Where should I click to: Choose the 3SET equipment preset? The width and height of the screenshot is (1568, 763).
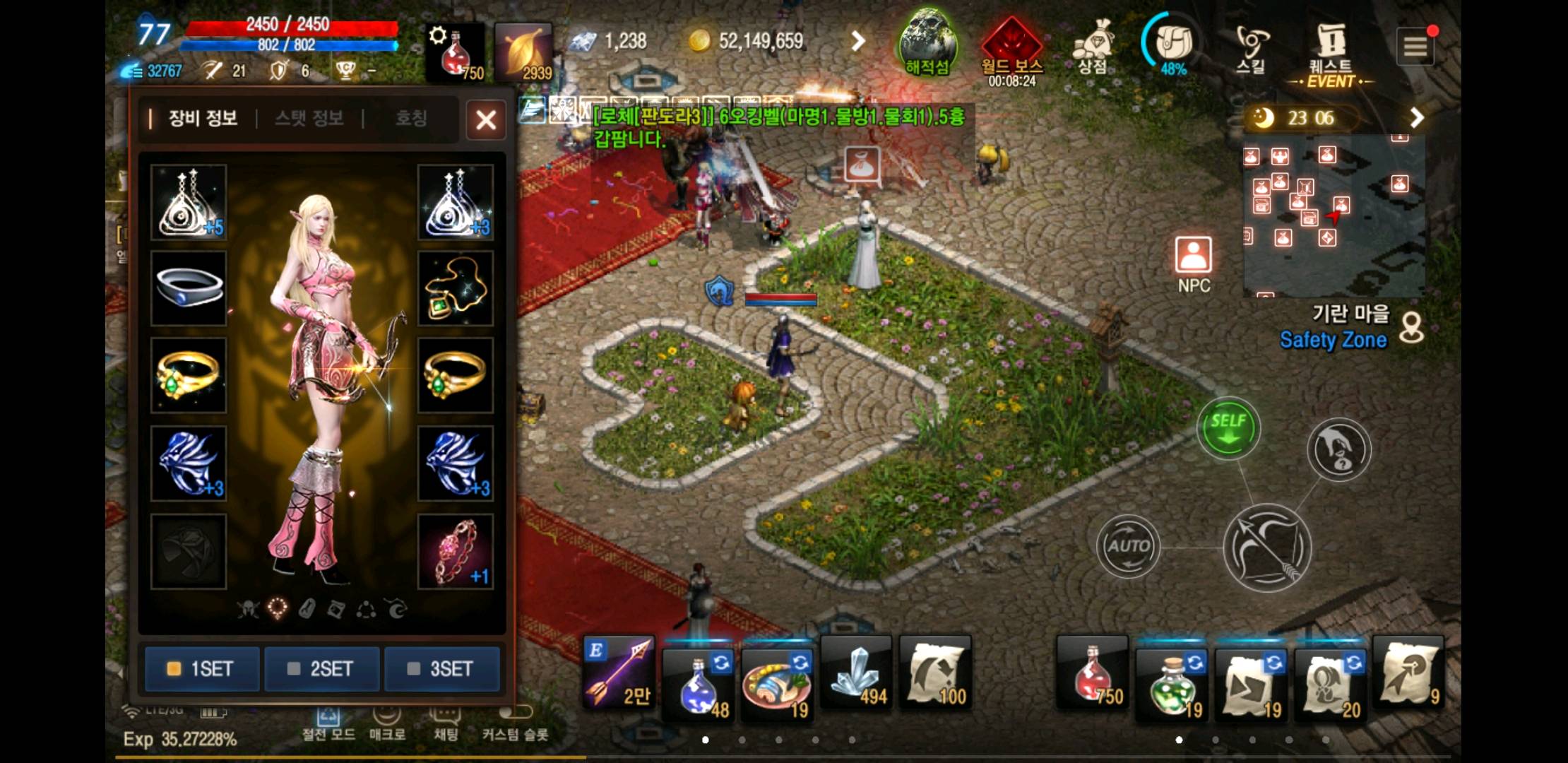click(442, 668)
